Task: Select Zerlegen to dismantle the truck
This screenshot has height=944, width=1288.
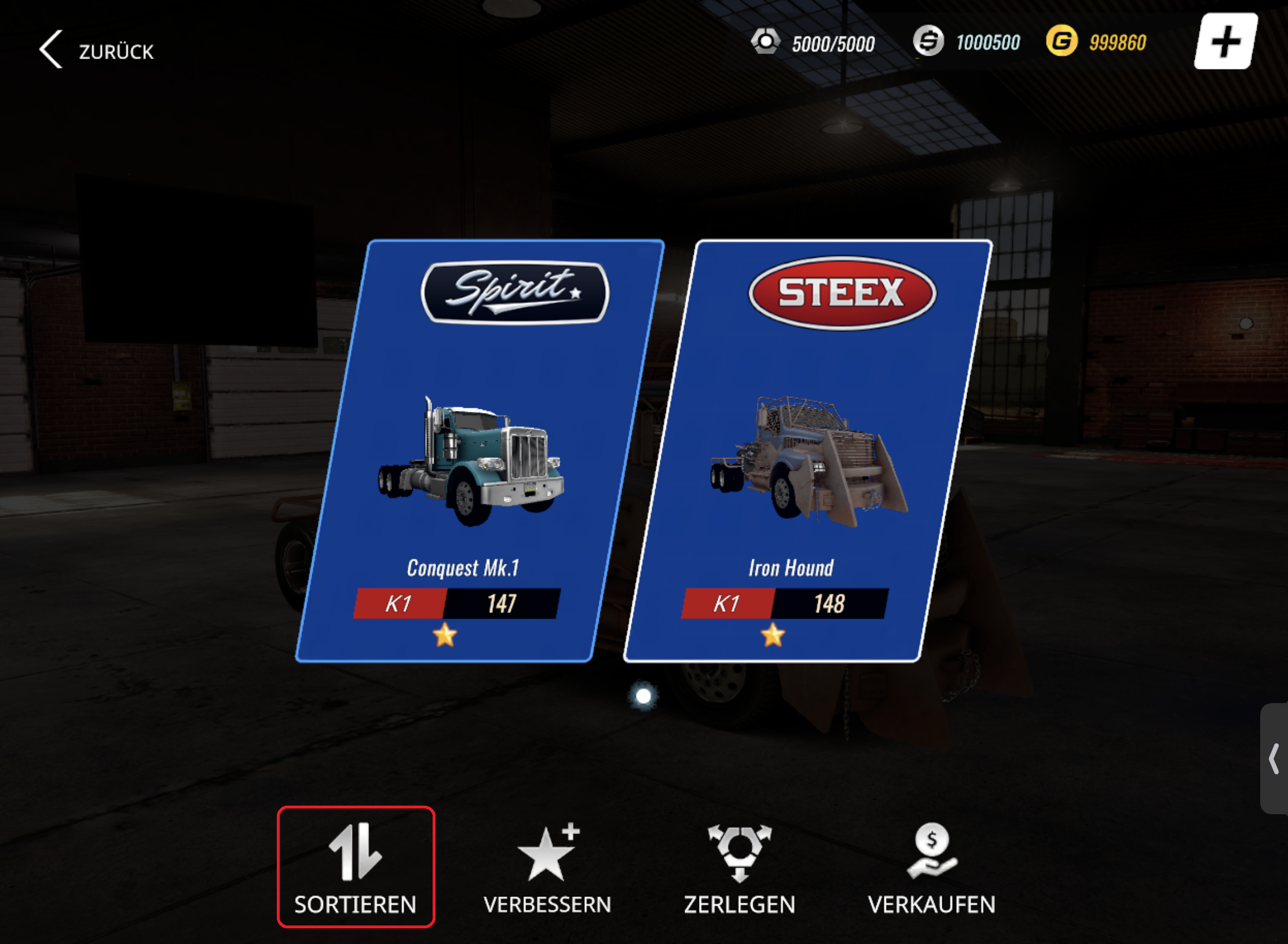Action: [740, 867]
